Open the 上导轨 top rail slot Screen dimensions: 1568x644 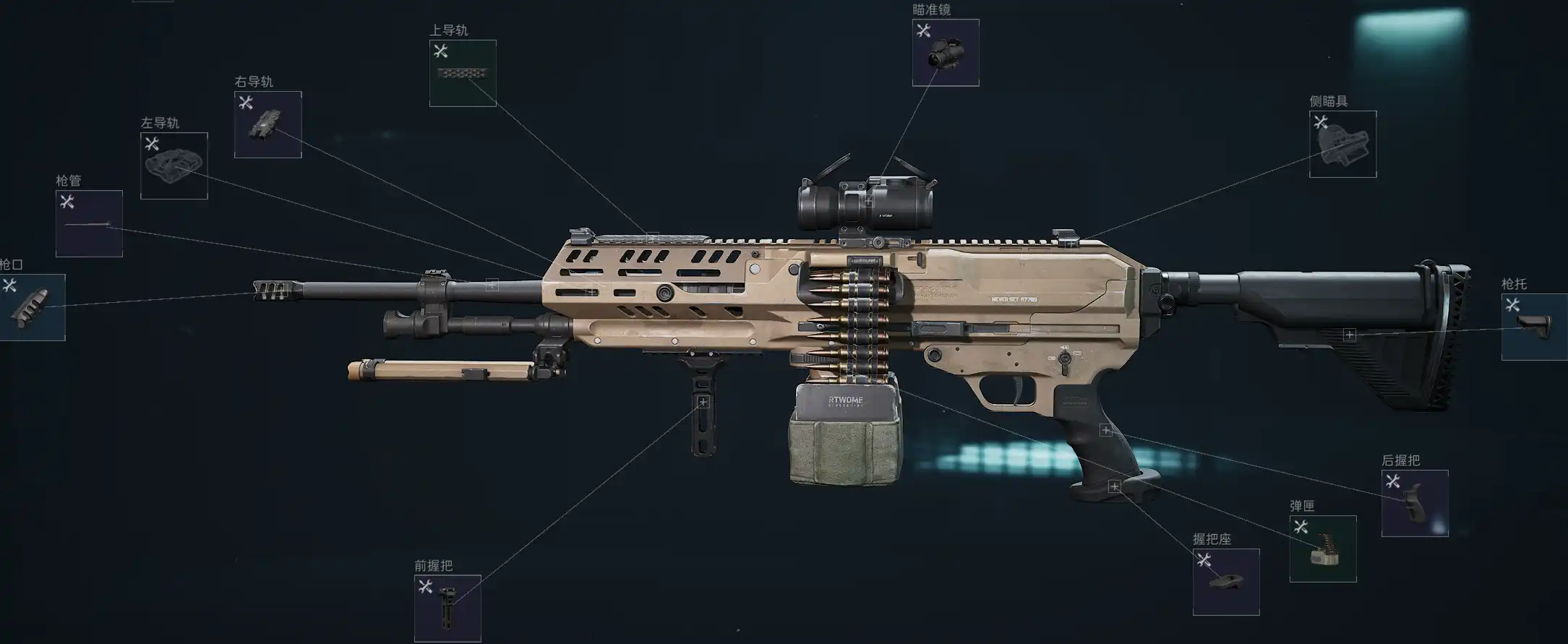tap(463, 73)
